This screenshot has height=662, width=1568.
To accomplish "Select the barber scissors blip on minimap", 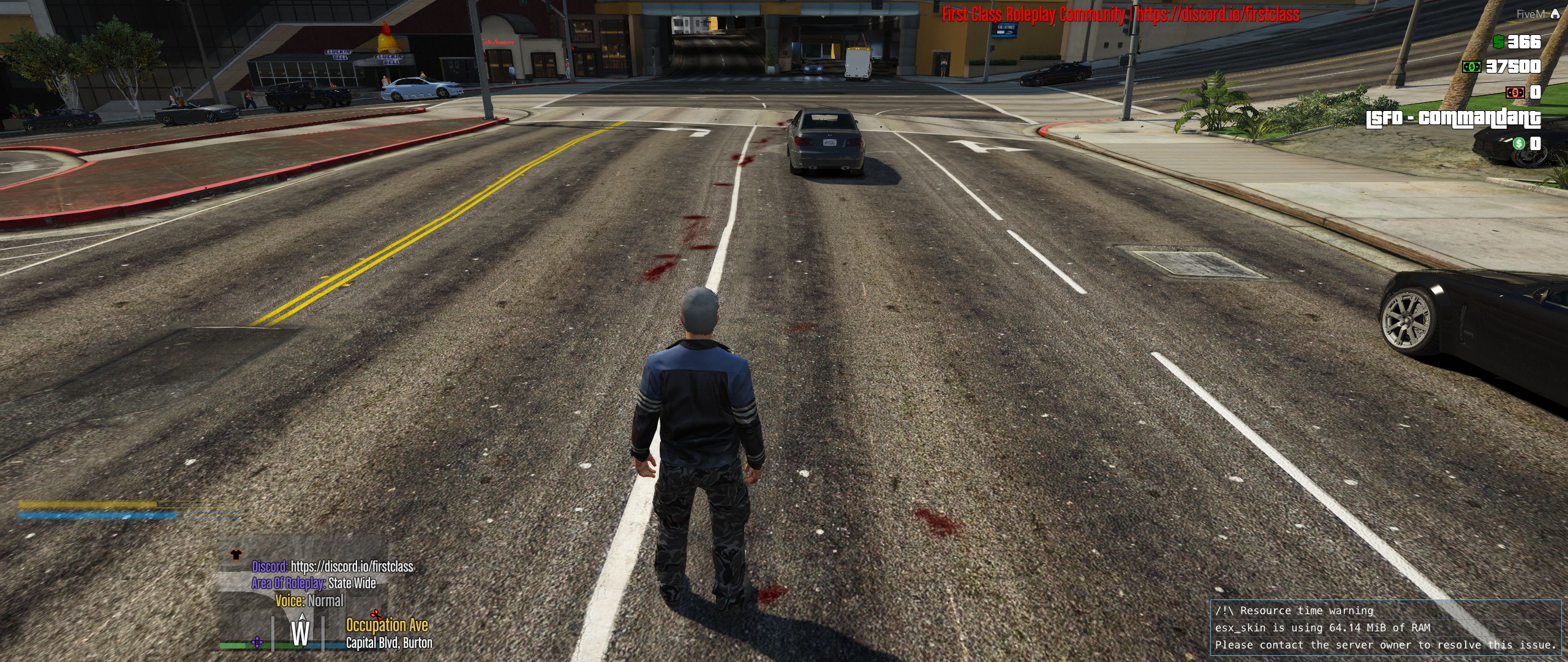I will tap(375, 614).
